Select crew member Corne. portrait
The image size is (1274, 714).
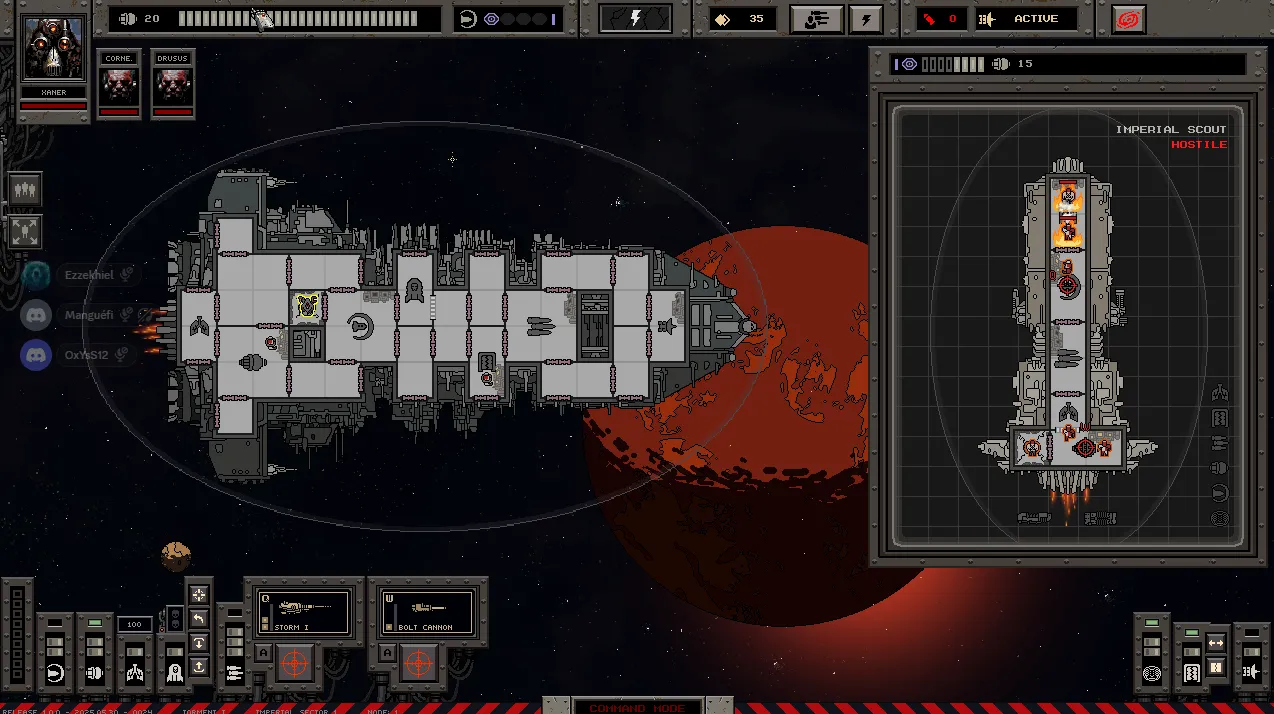[119, 80]
